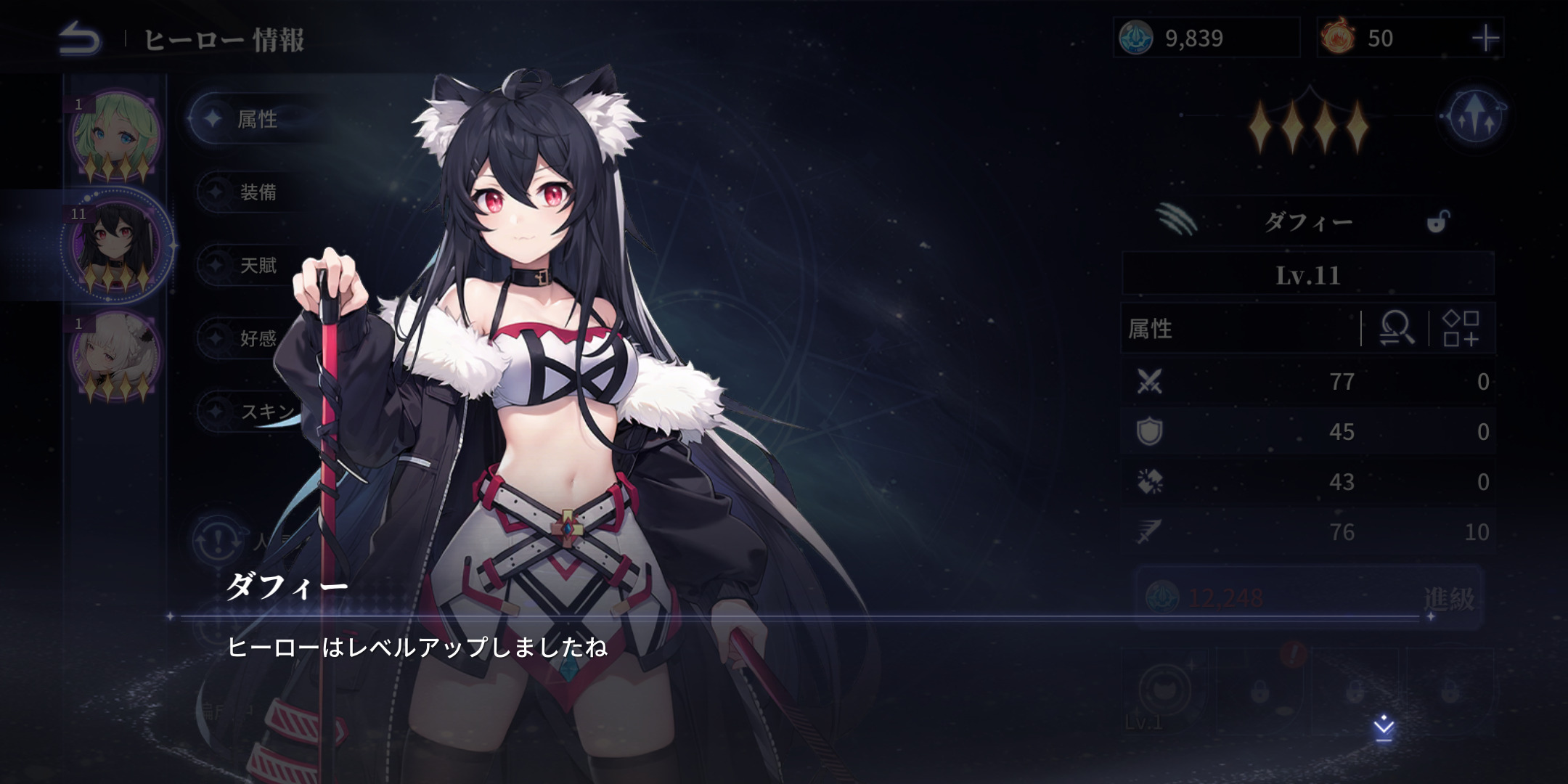The image size is (1568, 784).
Task: Add more flame currency with plus button
Action: (x=1485, y=38)
